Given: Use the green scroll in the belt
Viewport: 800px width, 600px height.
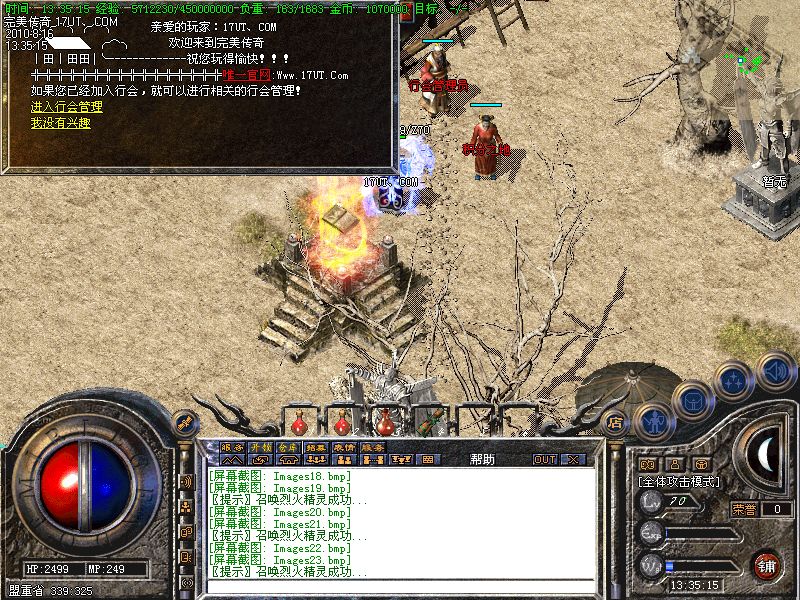Looking at the screenshot, I should (x=432, y=419).
